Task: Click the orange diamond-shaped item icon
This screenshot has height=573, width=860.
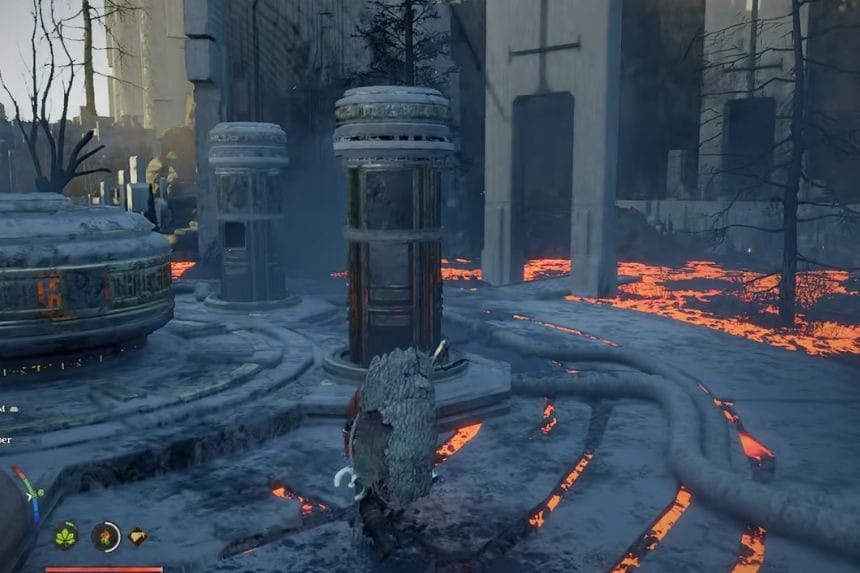Action: pos(137,536)
